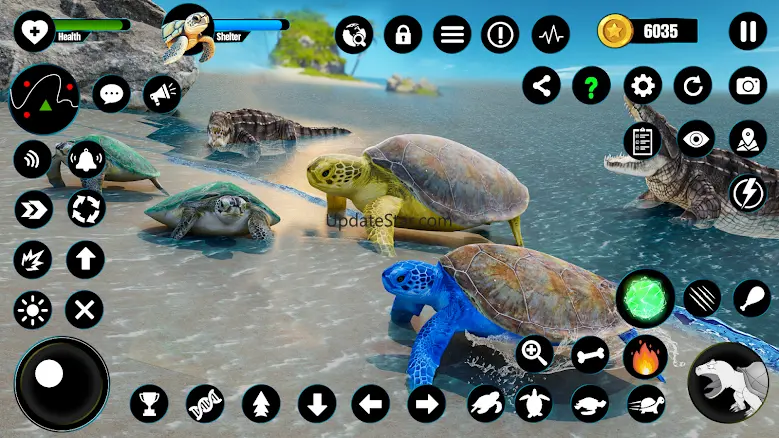Select the right arrow button
Viewport: 779px width, 438px height.
point(427,404)
